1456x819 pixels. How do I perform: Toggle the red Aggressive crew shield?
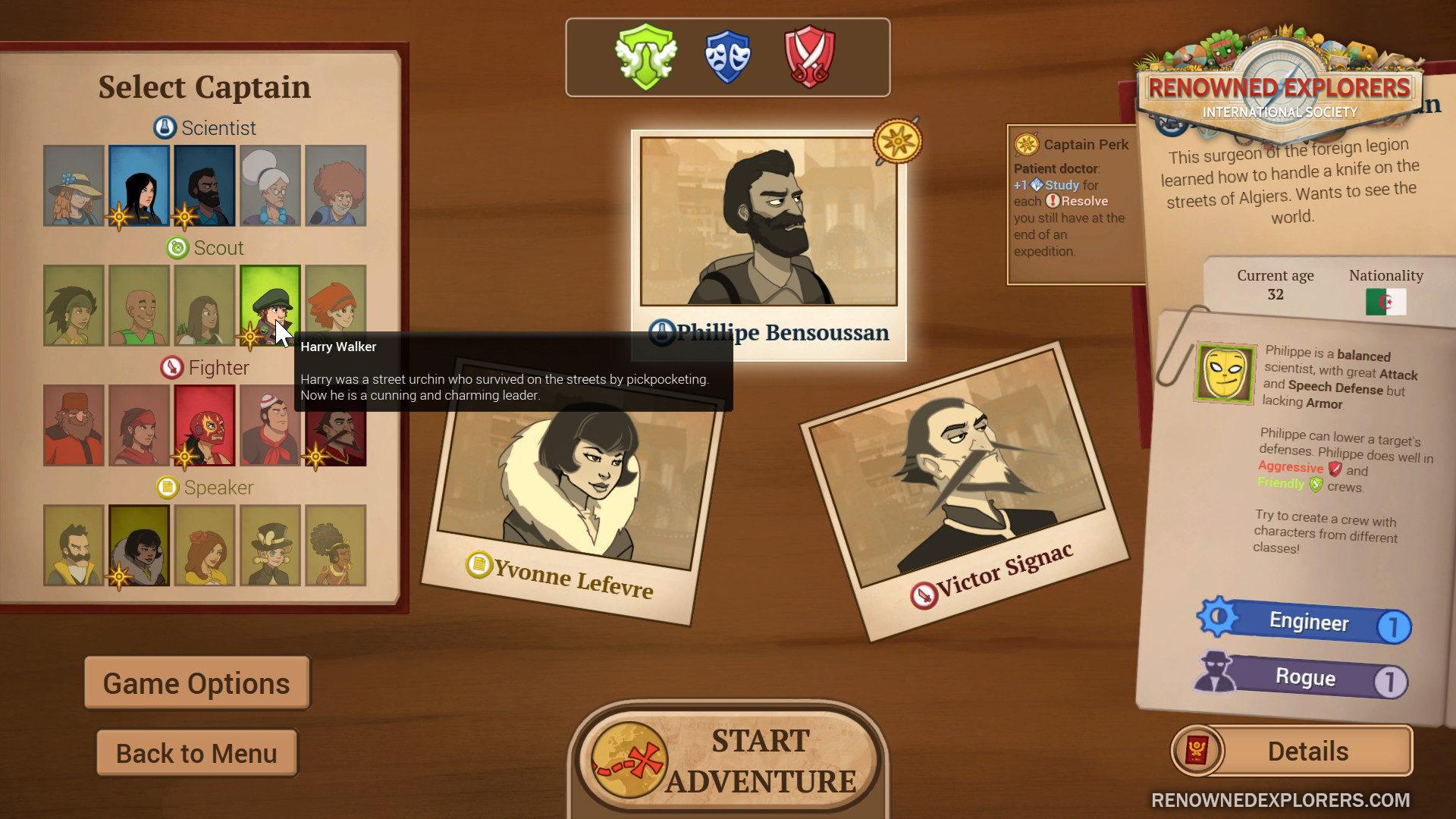coord(811,58)
